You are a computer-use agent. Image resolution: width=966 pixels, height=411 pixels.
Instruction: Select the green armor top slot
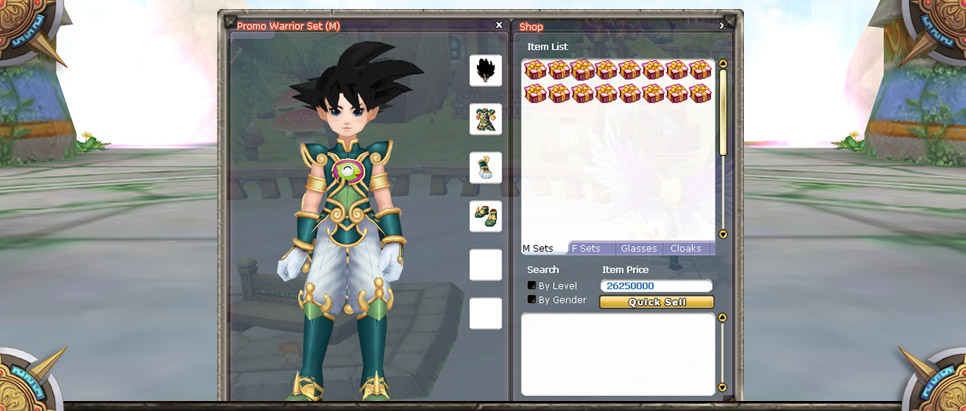click(486, 119)
